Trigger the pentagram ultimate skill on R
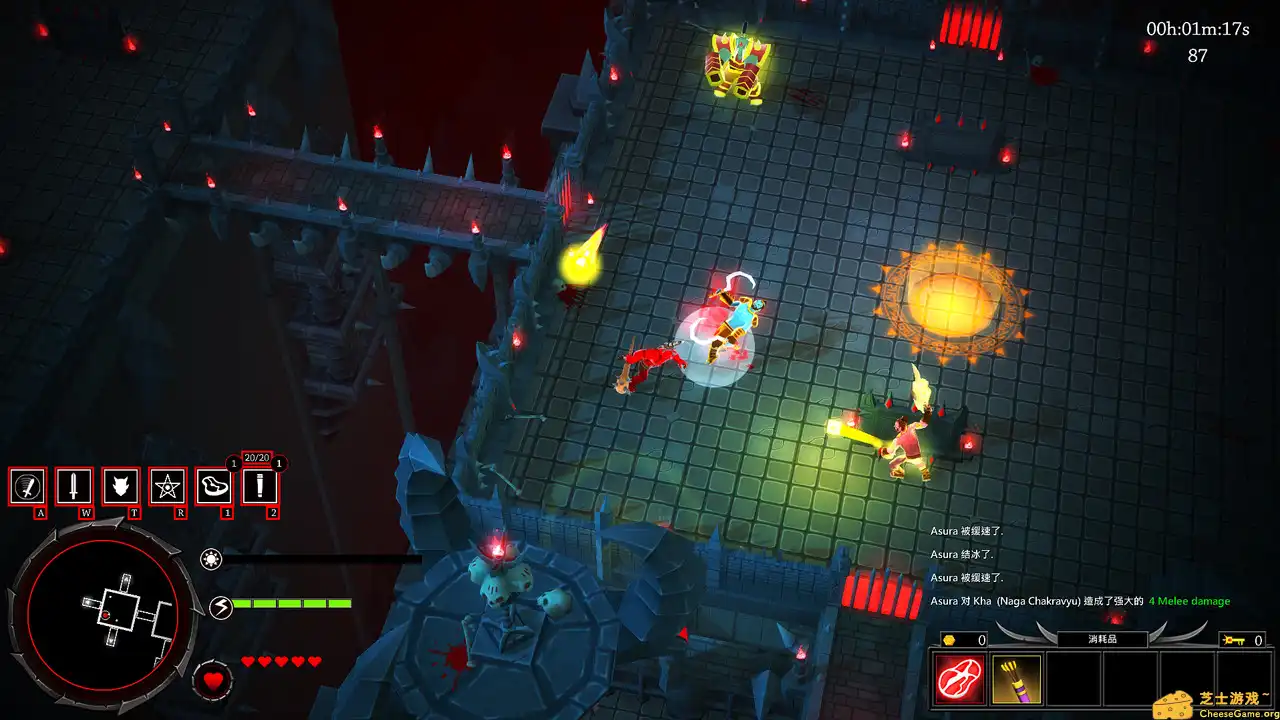Image resolution: width=1280 pixels, height=720 pixels. 166,487
